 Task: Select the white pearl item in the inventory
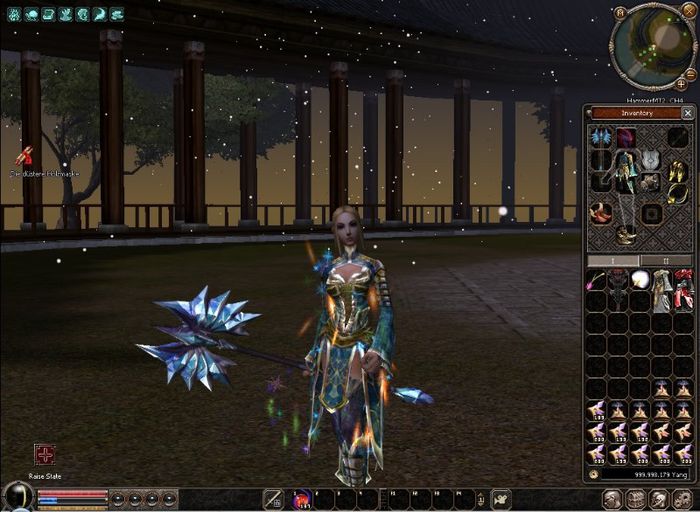(x=639, y=279)
